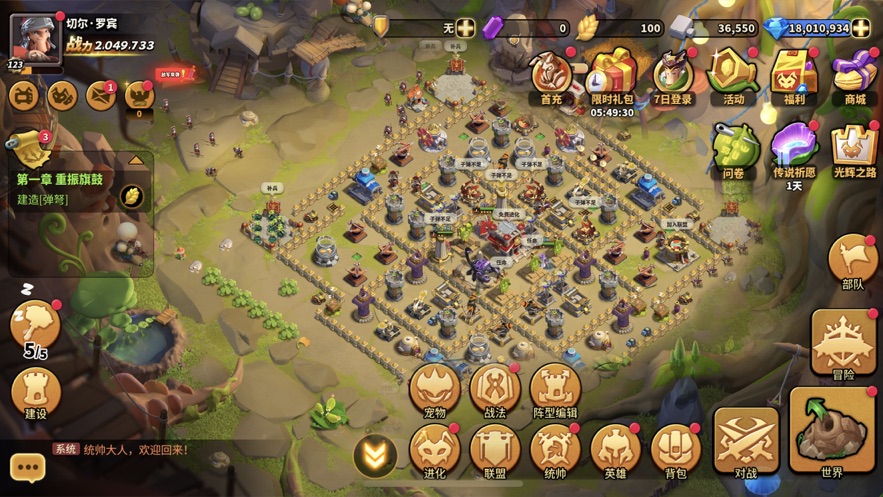
Task: Open the 首充 first-recharge offer
Action: pos(551,75)
